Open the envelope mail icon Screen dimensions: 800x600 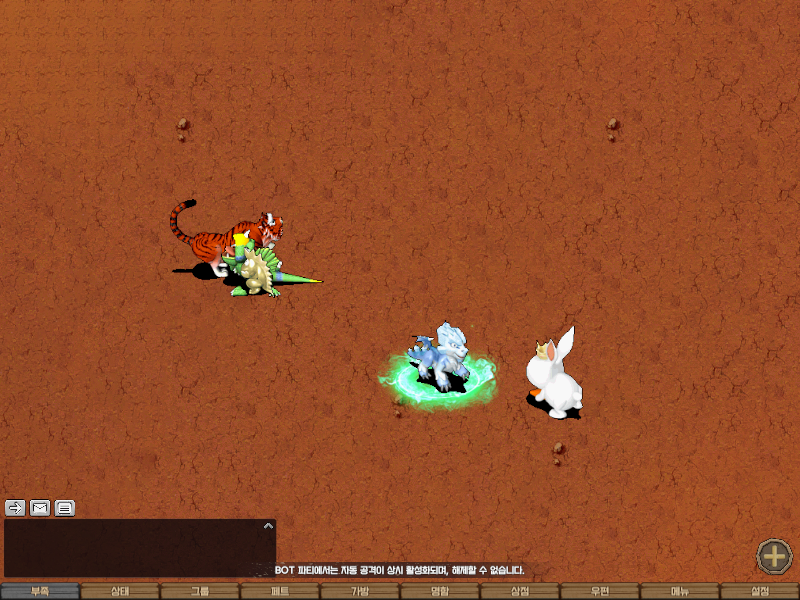click(x=40, y=507)
